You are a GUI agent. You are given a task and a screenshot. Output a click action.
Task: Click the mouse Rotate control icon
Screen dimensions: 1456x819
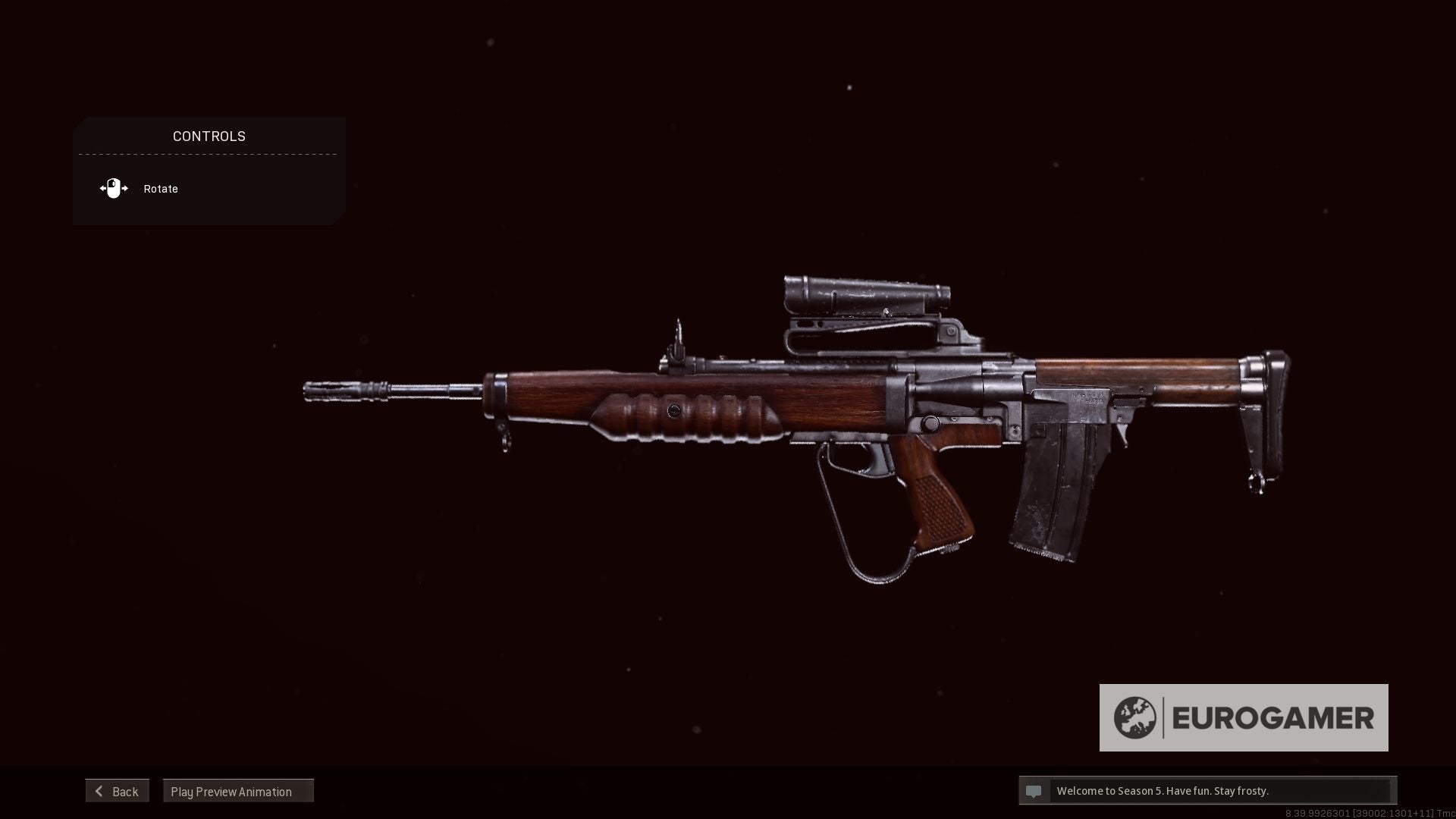coord(114,188)
